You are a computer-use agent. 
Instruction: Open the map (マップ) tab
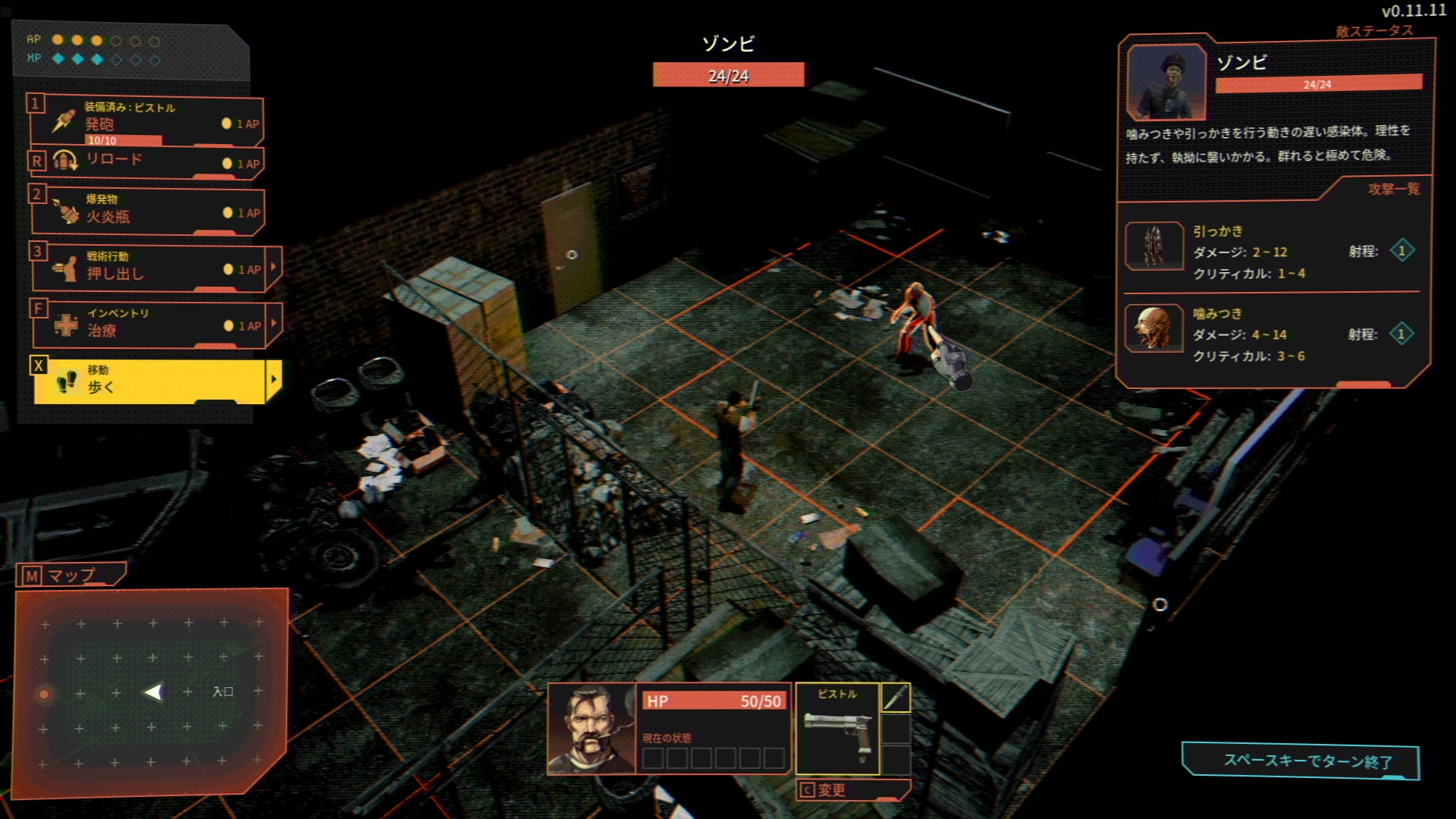click(x=70, y=576)
